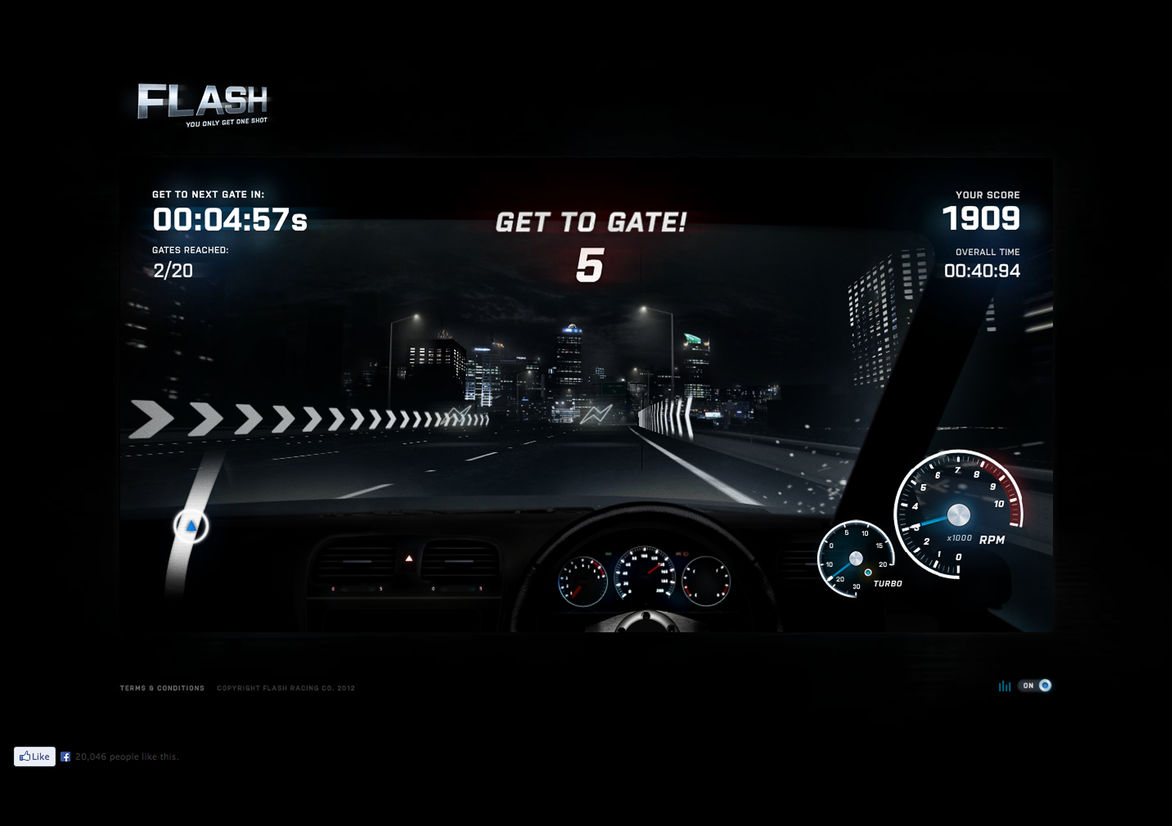1172x826 pixels.
Task: Click the FLASH game logo
Action: (203, 103)
